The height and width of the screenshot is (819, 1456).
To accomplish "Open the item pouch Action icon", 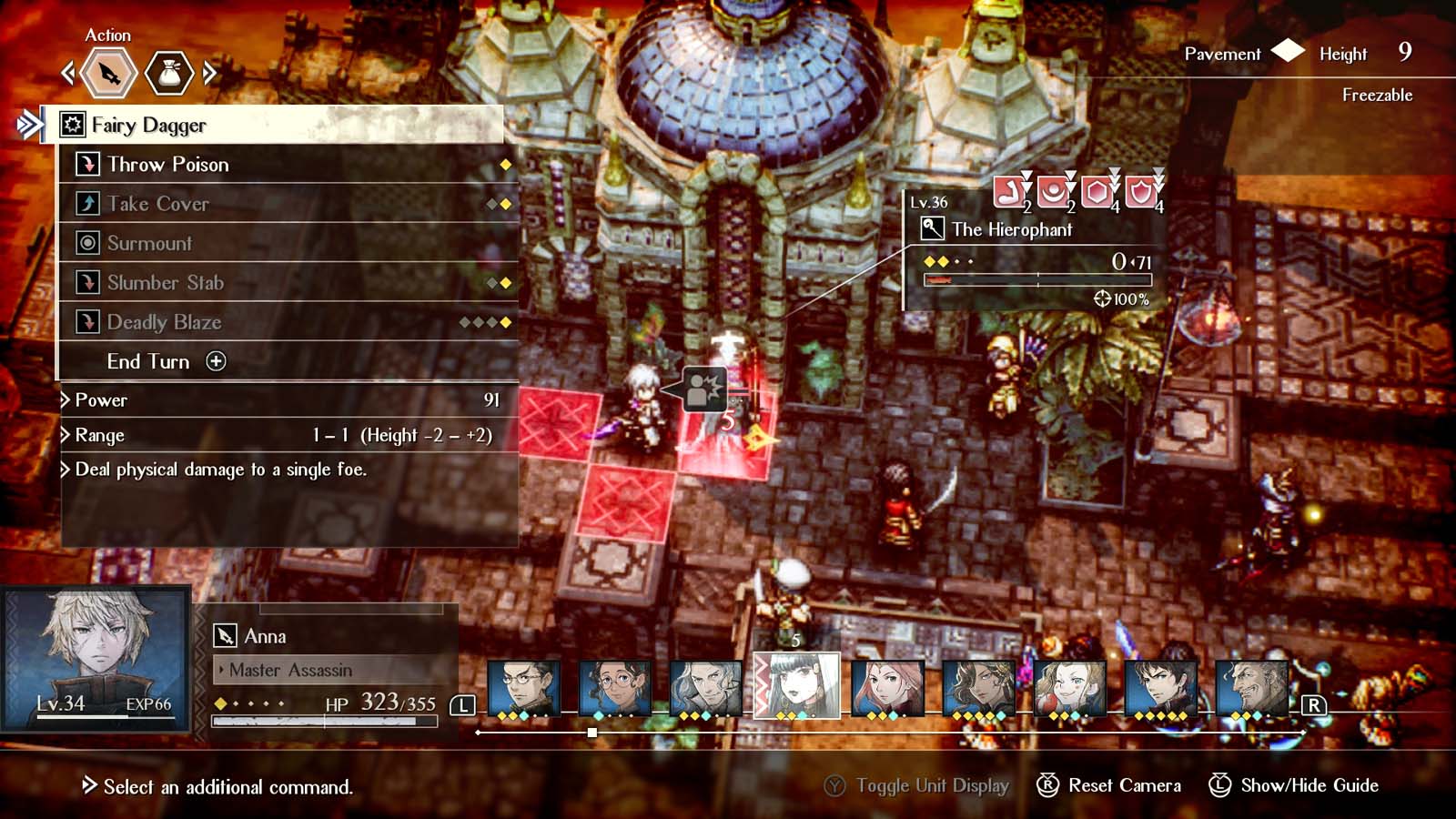I will pos(169,74).
